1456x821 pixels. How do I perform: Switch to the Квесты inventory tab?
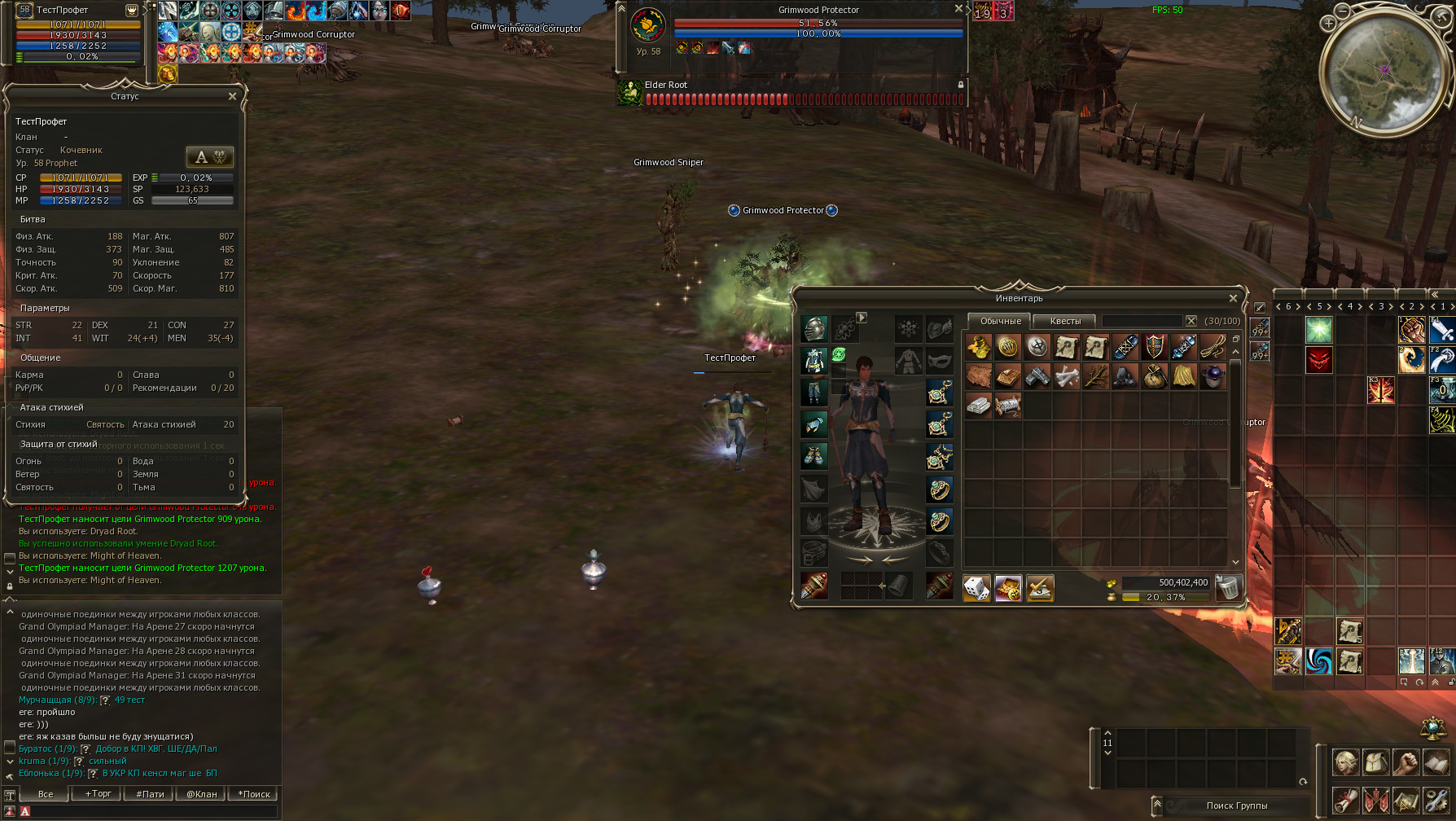click(x=1065, y=321)
